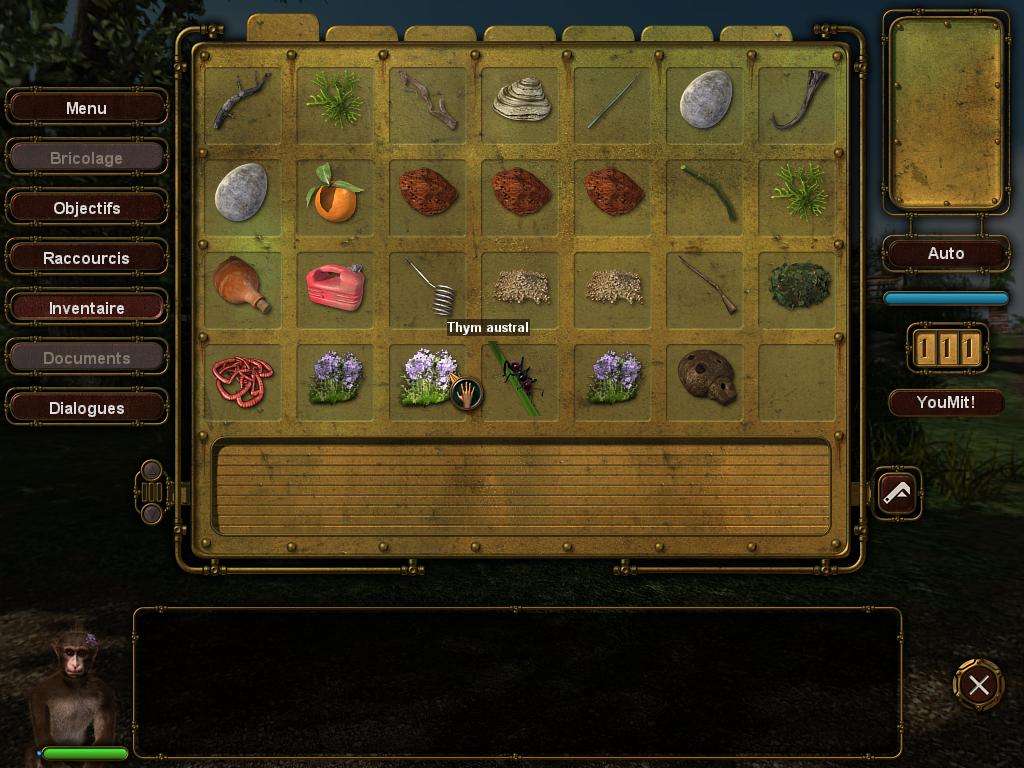
Task: Open the Dialogues log
Action: coord(86,408)
